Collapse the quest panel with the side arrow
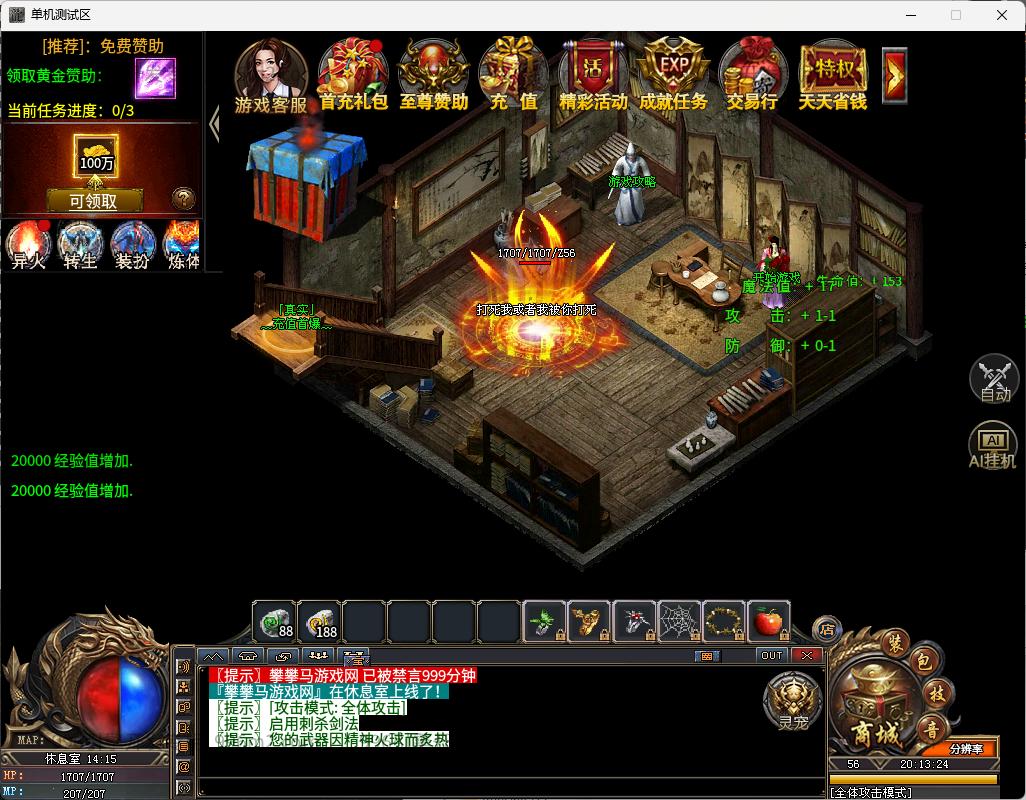The image size is (1026, 800). pos(214,124)
